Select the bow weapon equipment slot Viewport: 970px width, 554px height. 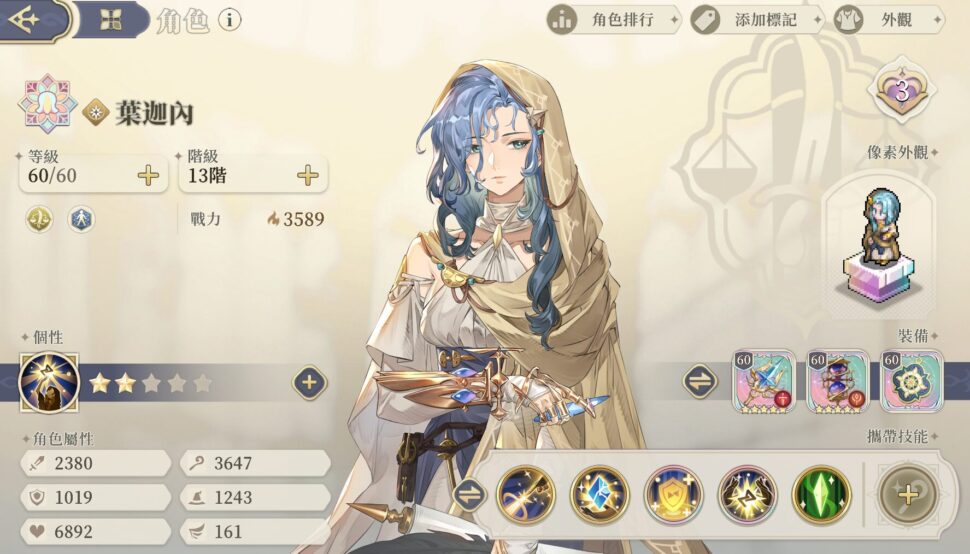764,381
